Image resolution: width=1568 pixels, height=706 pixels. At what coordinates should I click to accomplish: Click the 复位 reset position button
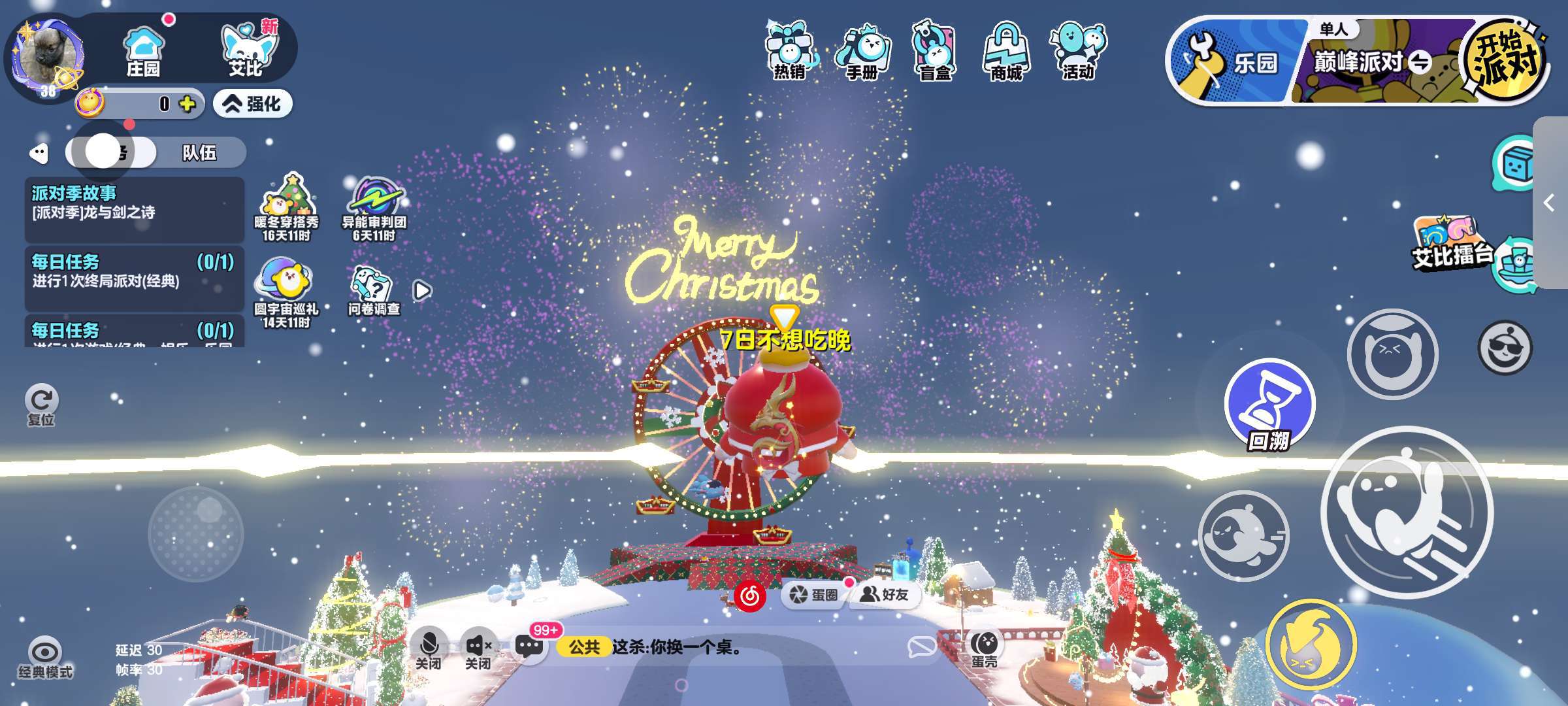coord(42,405)
